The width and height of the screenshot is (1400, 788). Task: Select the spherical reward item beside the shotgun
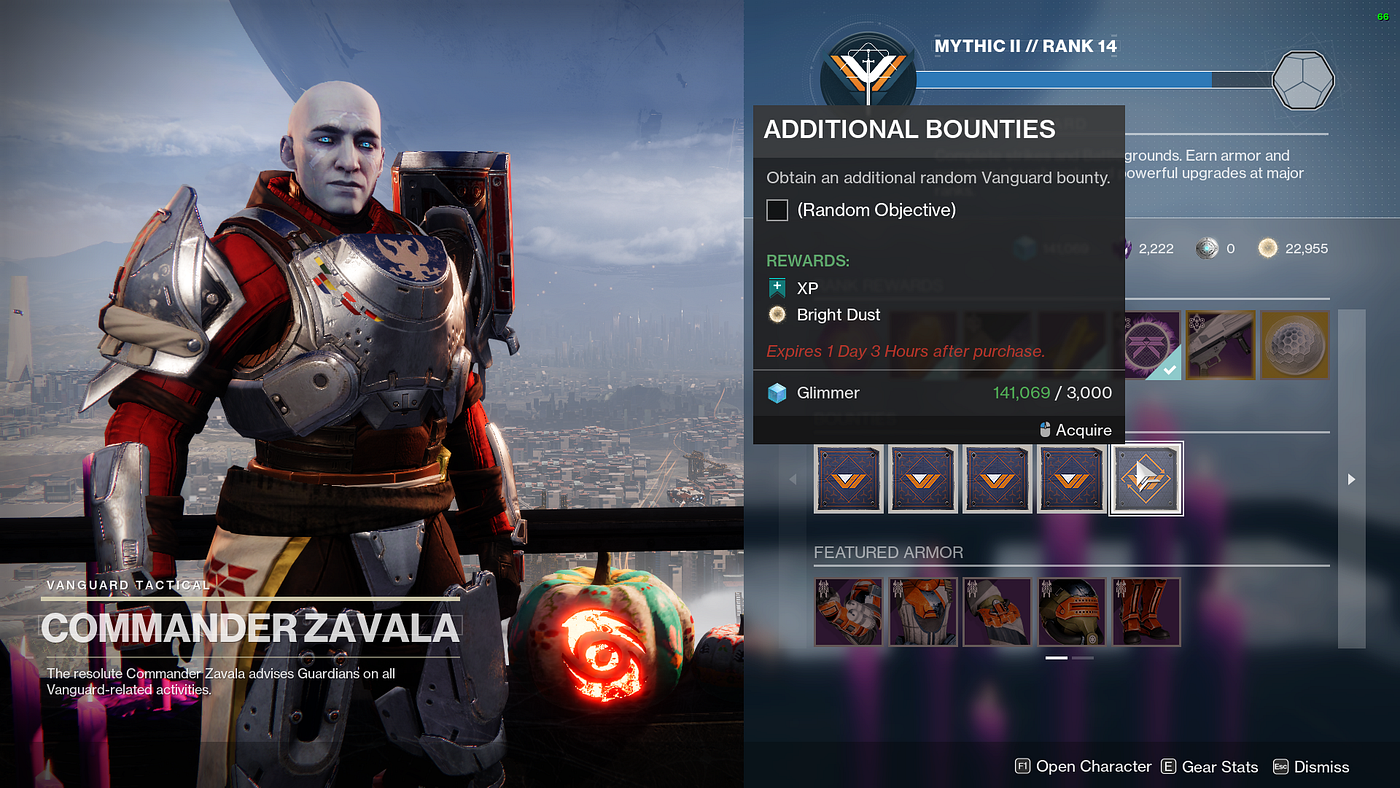click(1293, 344)
